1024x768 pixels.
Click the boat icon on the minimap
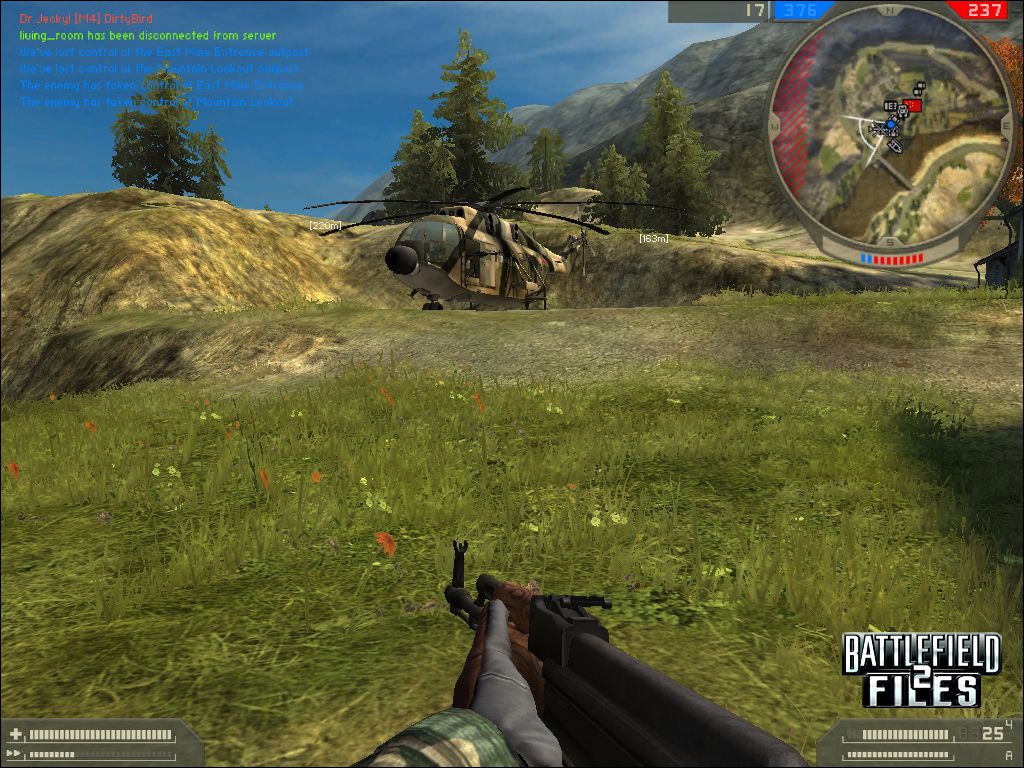(893, 146)
